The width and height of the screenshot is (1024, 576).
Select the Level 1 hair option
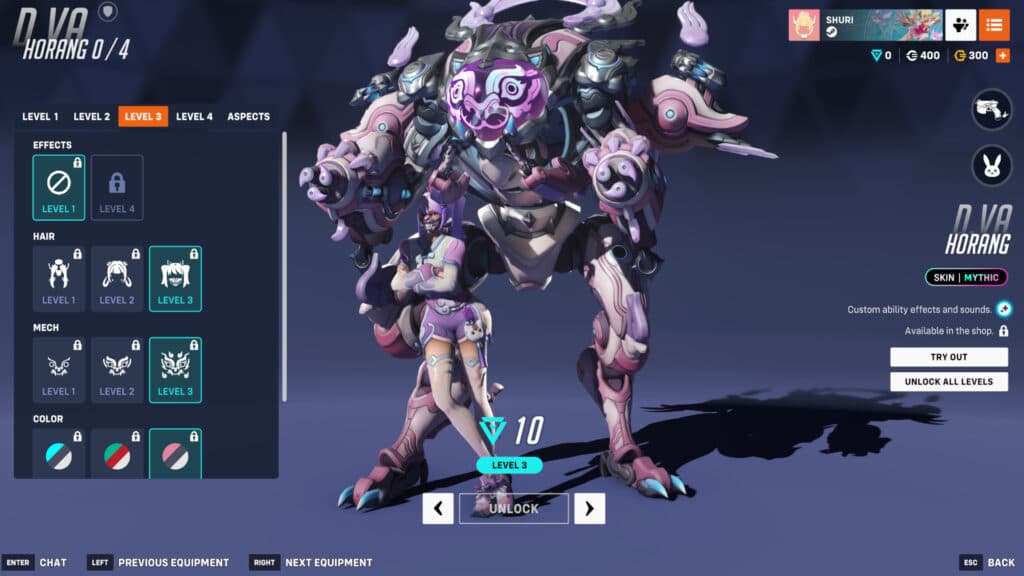click(59, 278)
